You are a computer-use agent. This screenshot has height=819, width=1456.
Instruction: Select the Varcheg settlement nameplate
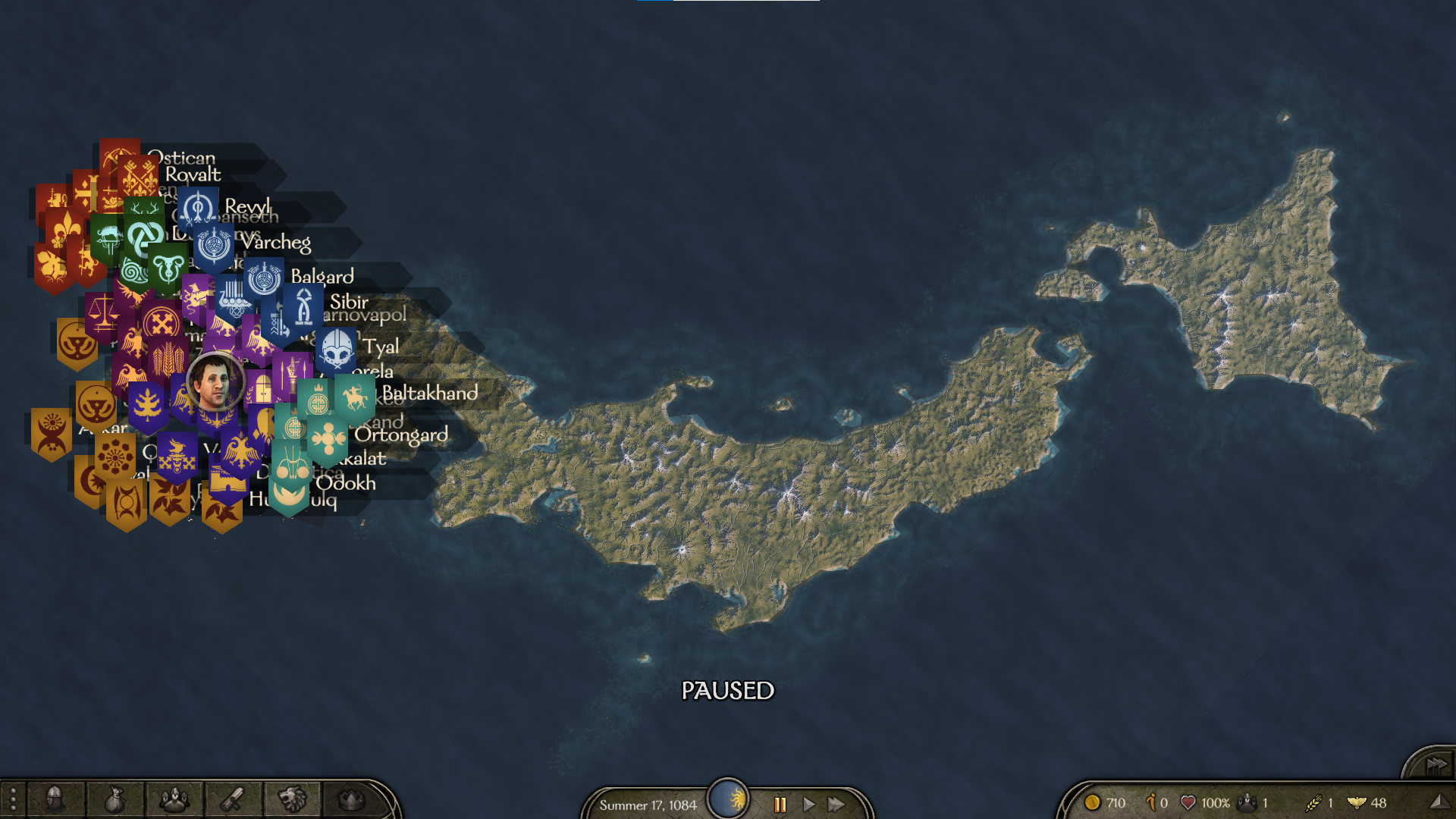click(x=276, y=243)
